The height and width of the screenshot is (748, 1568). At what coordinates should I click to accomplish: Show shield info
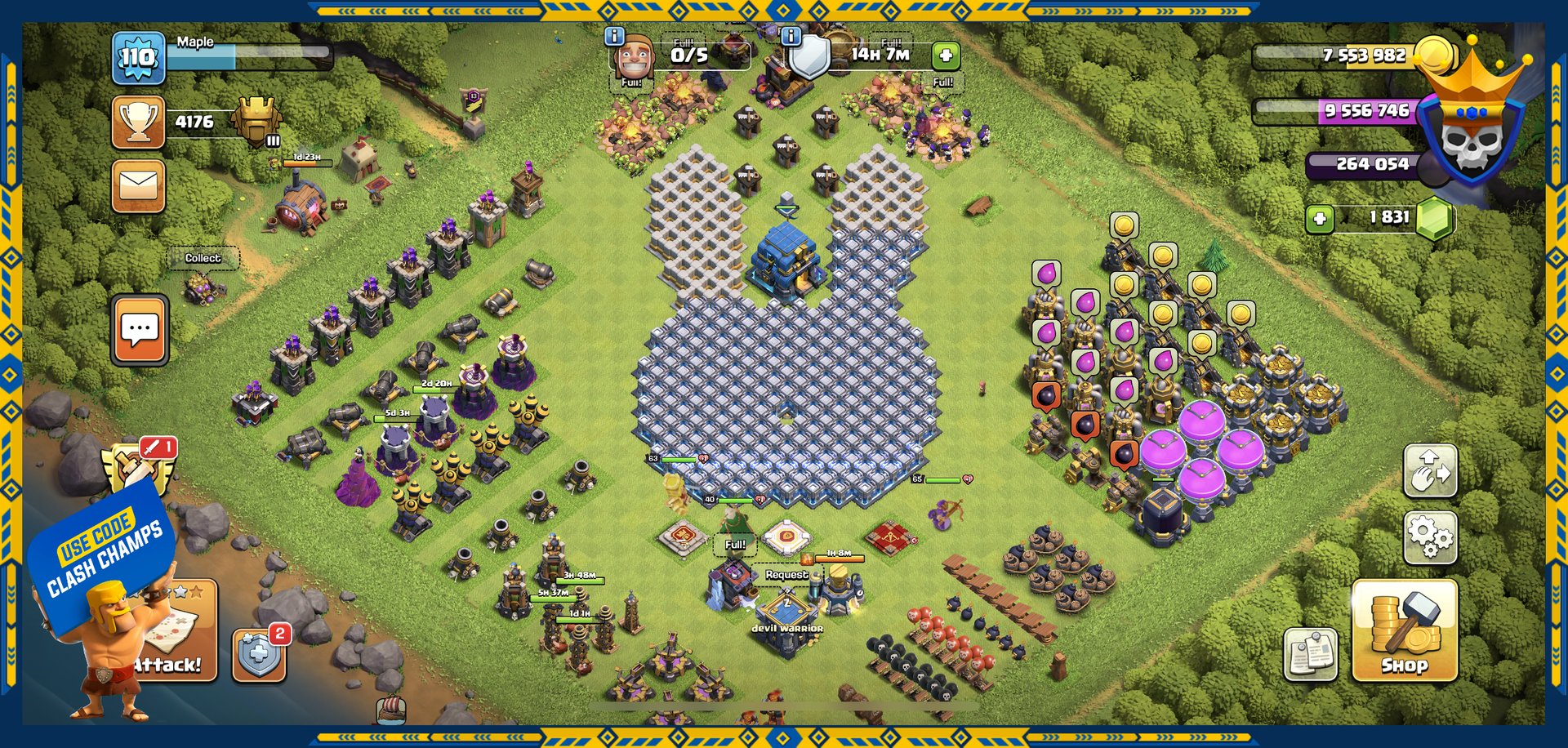pyautogui.click(x=791, y=36)
